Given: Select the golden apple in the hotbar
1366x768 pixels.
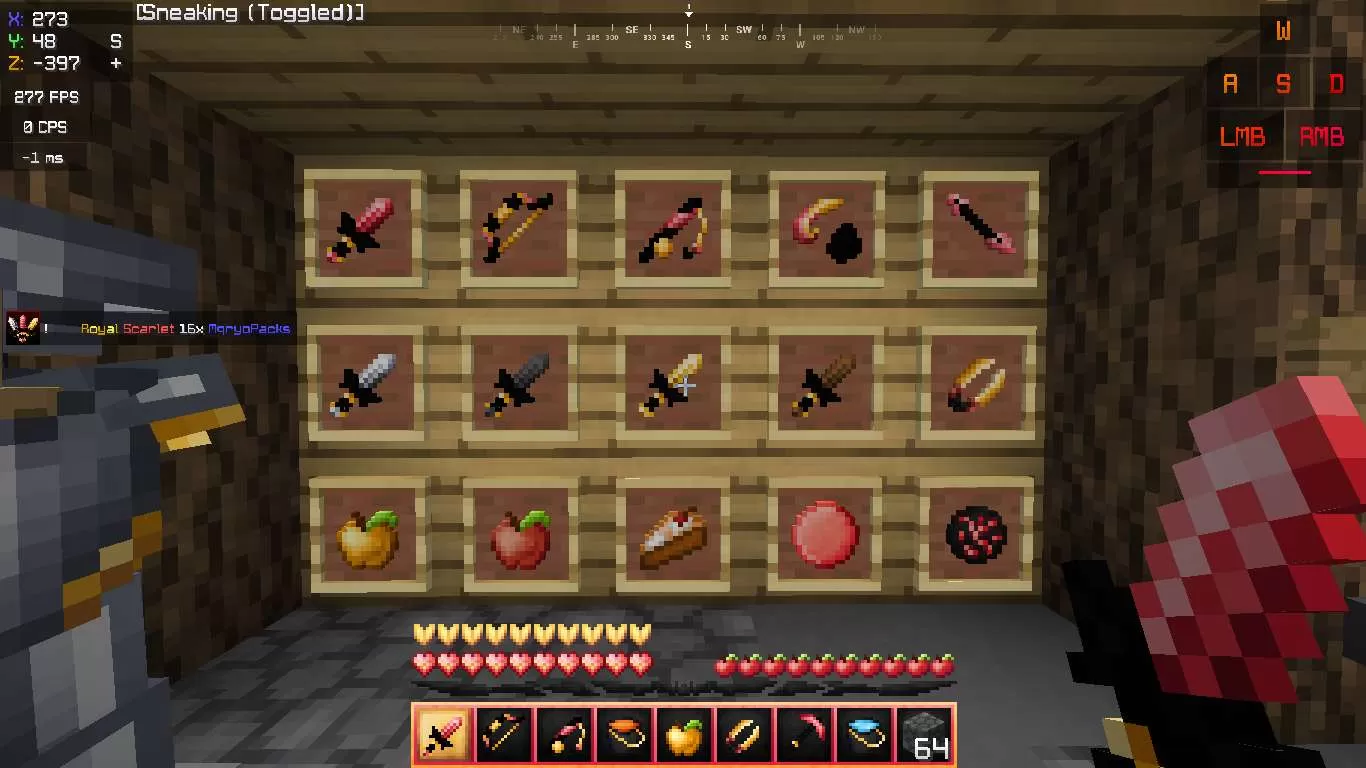Looking at the screenshot, I should tap(683, 735).
